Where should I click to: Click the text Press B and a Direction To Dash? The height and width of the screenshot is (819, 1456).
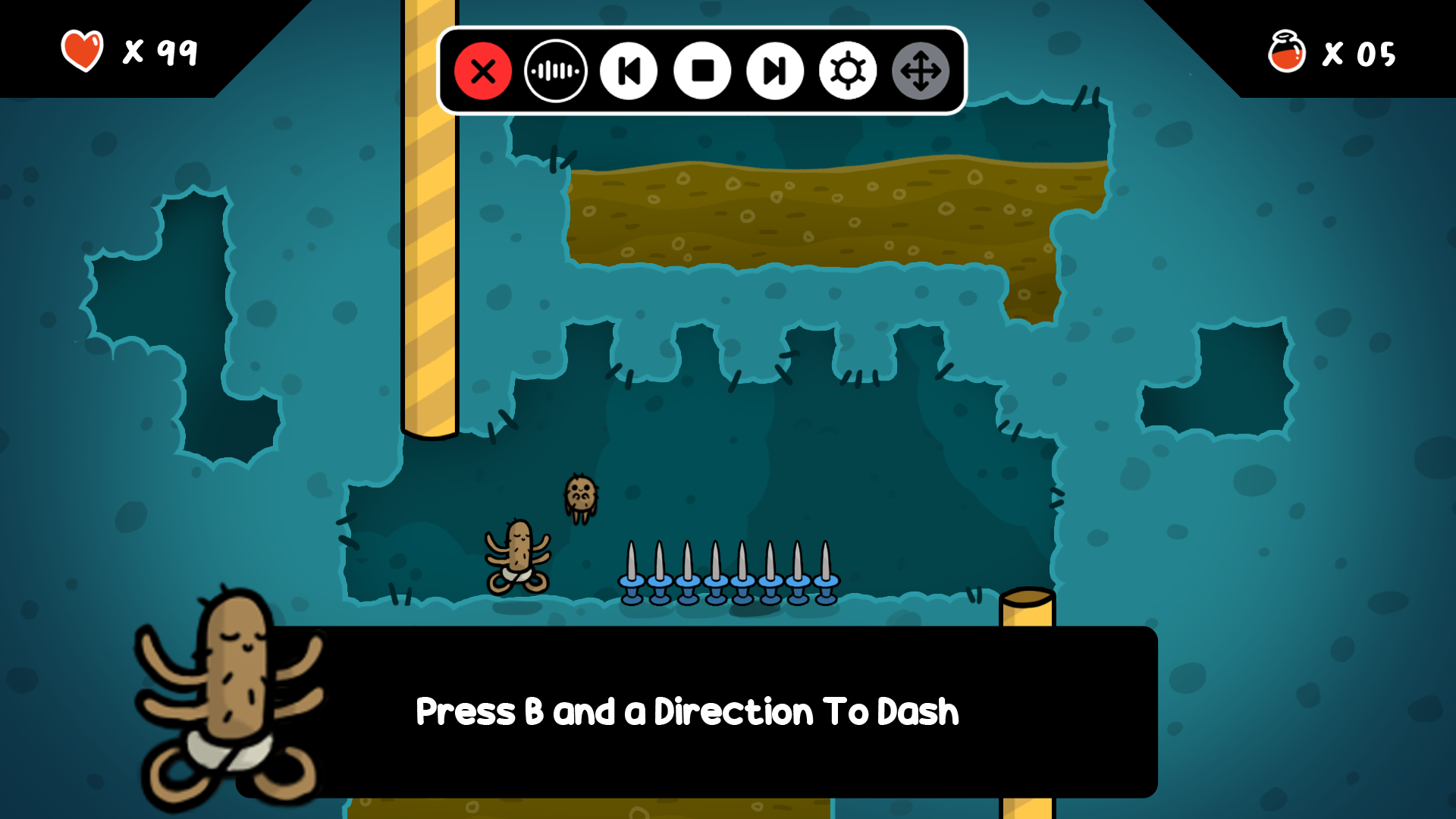pos(686,711)
